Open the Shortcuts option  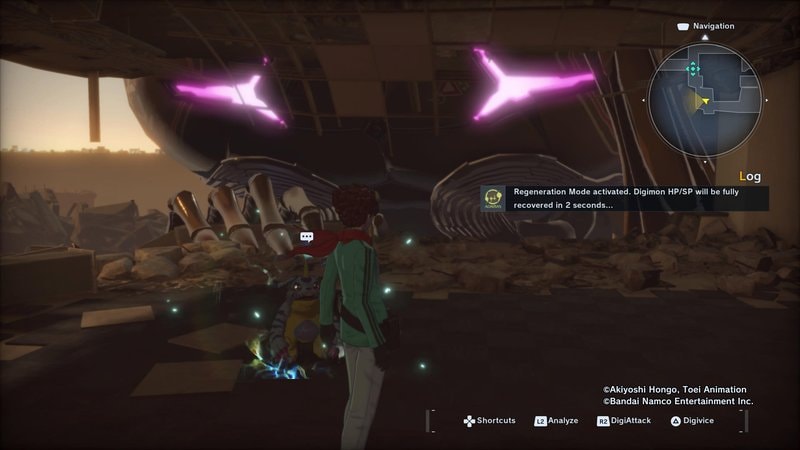pos(489,421)
